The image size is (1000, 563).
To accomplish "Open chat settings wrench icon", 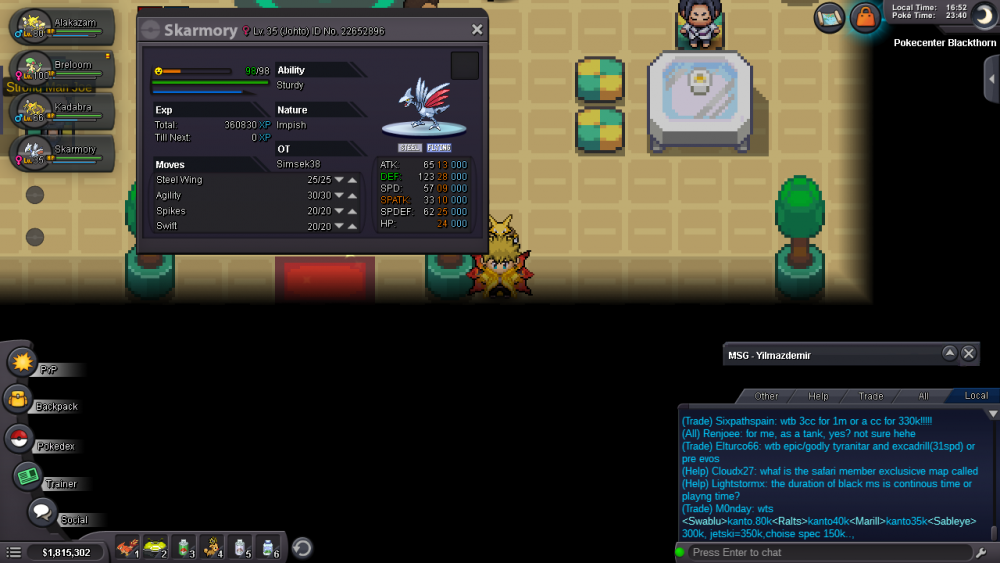I will click(981, 552).
